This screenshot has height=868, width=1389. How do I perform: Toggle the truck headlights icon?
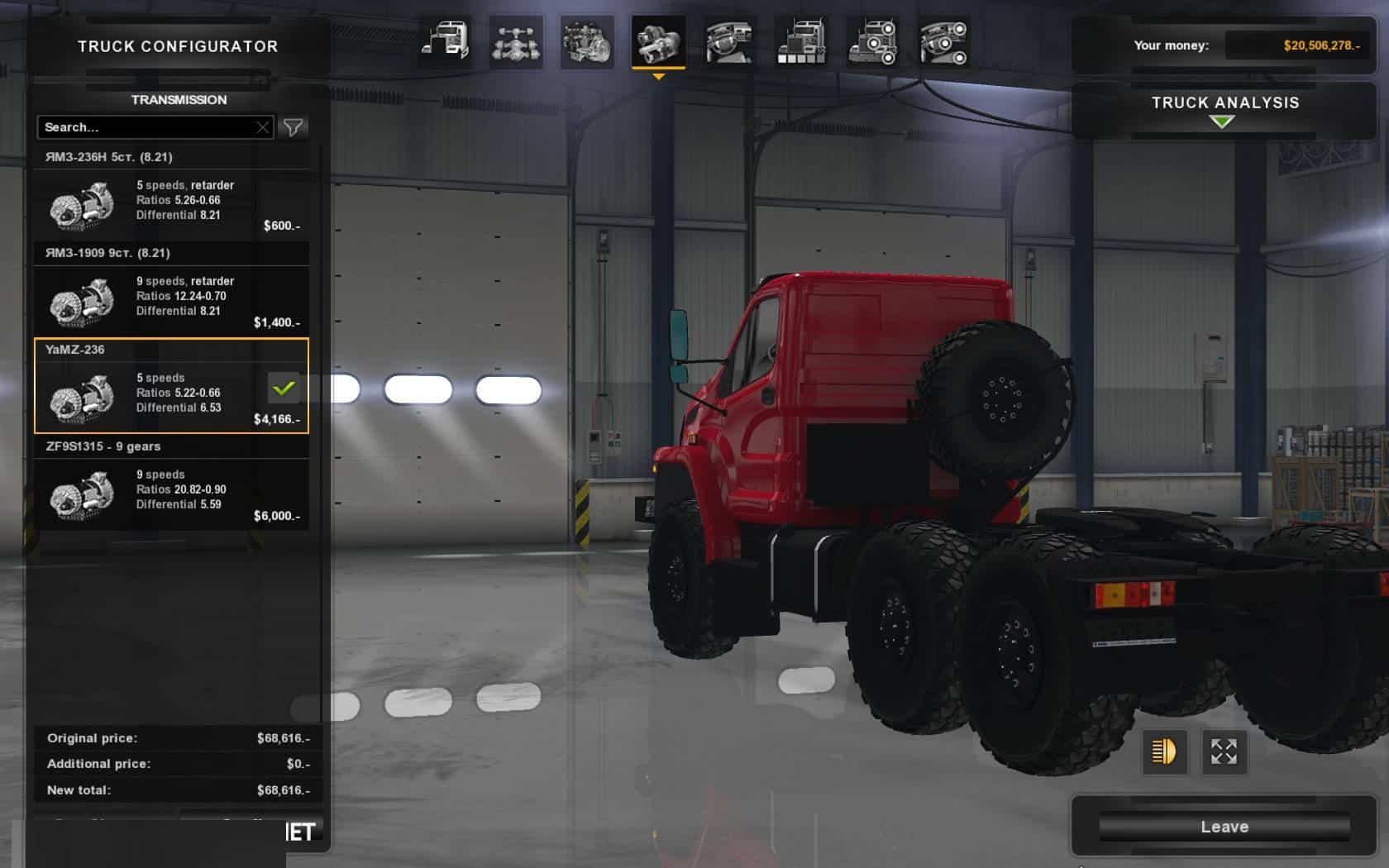1164,751
